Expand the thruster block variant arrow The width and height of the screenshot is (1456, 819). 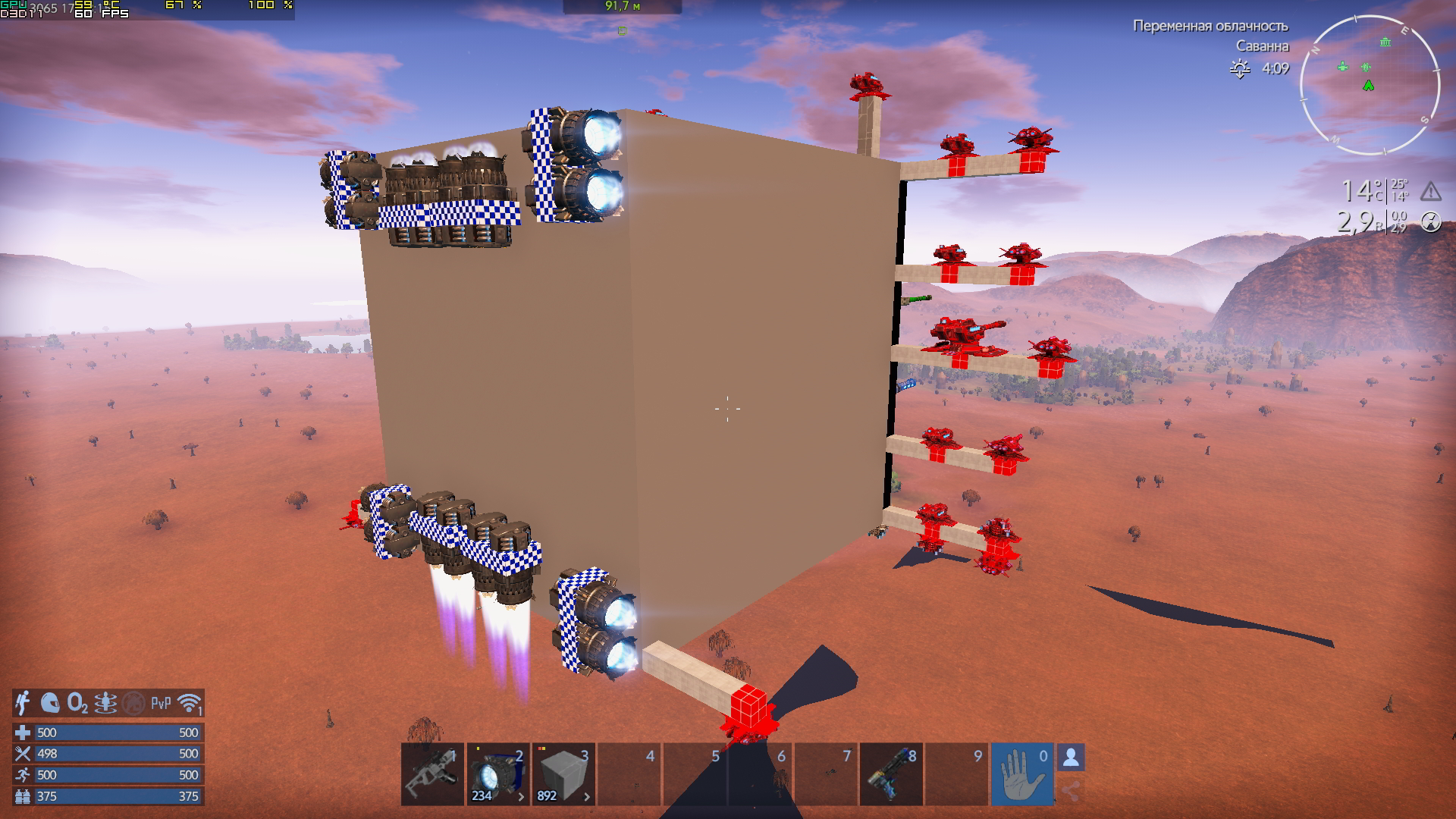521,796
